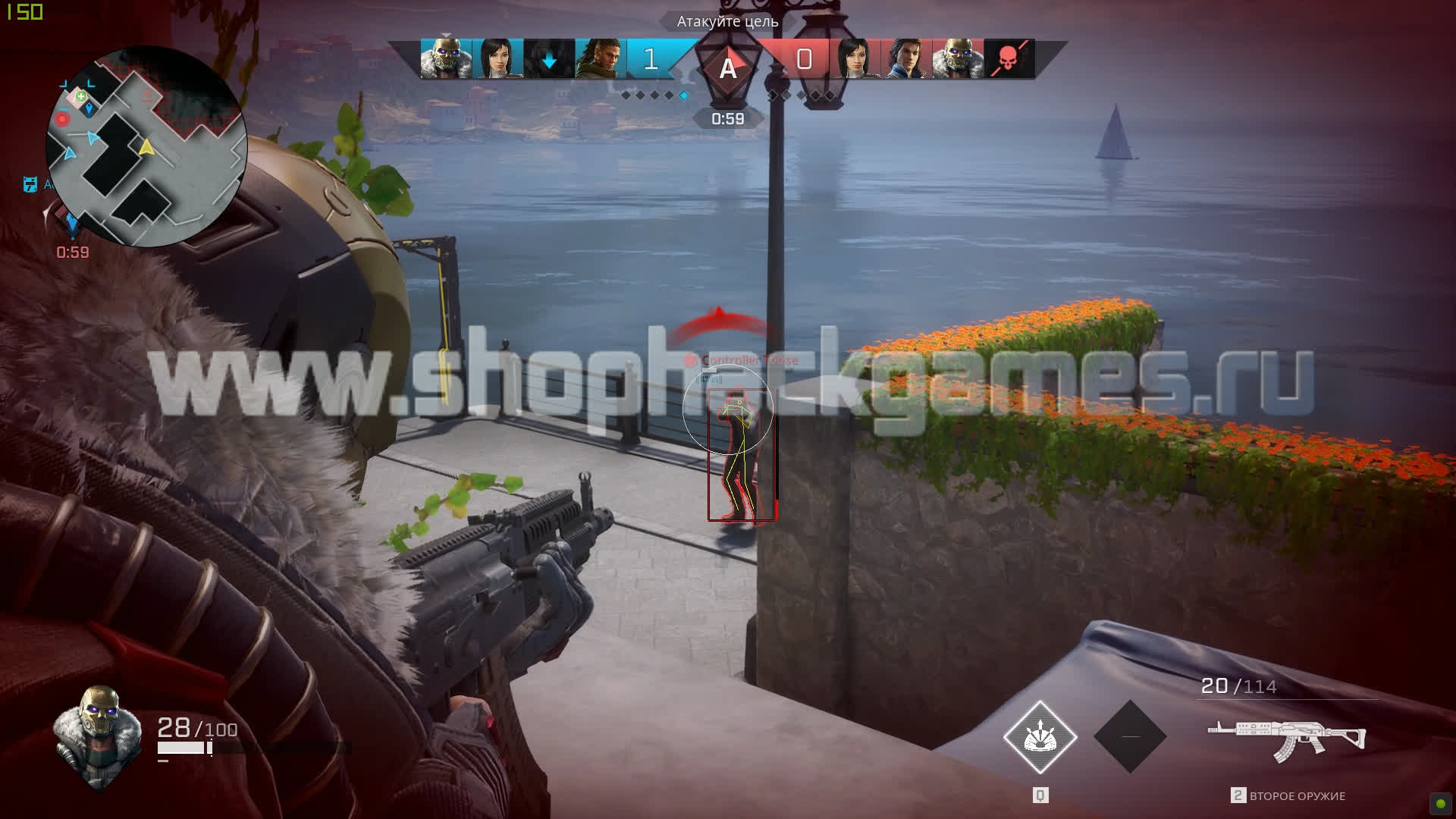Viewport: 1456px width, 819px height.
Task: Click the skull-masked player portrait beside health
Action: 98,736
